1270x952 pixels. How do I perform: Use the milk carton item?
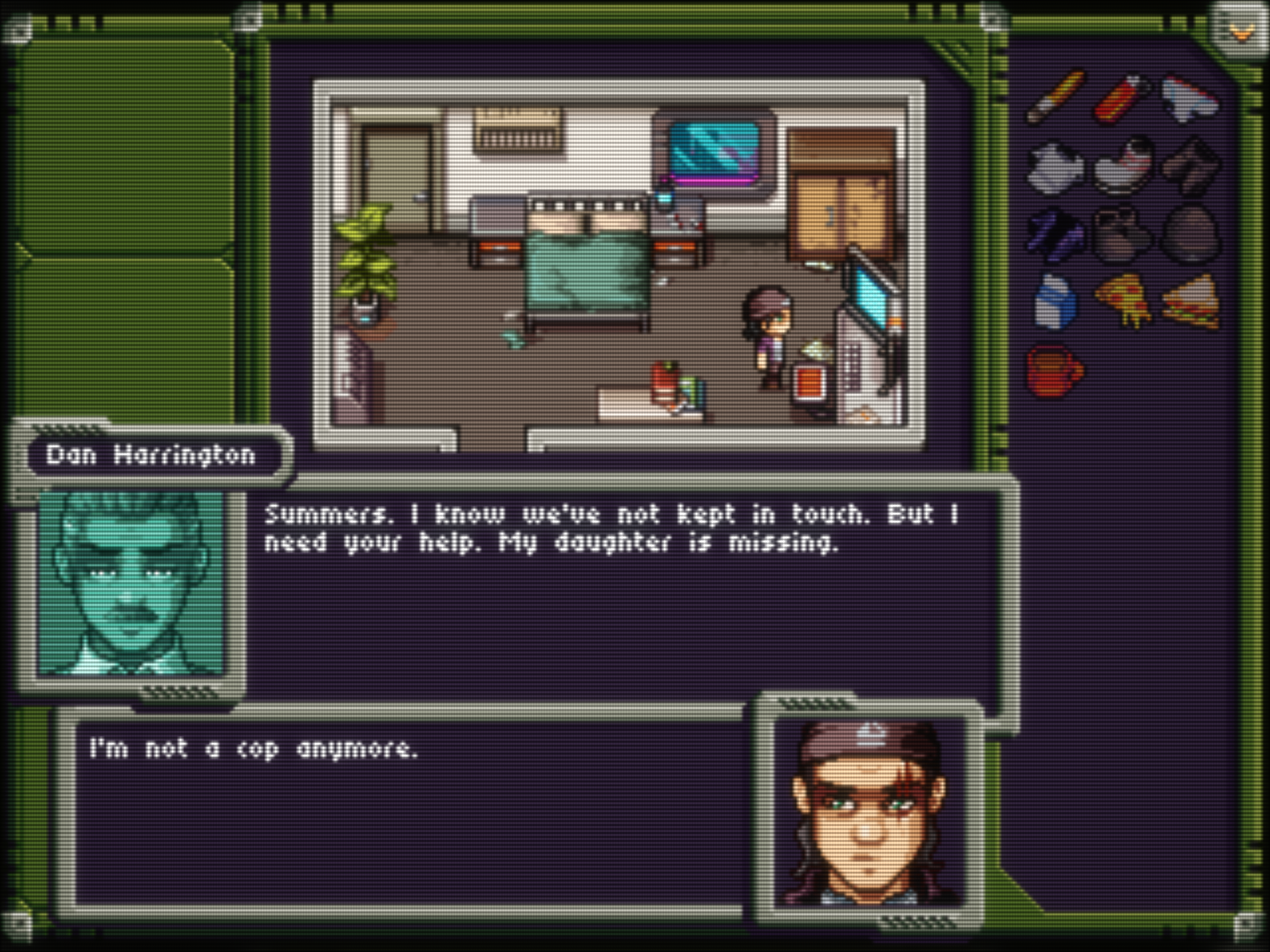click(x=1056, y=302)
